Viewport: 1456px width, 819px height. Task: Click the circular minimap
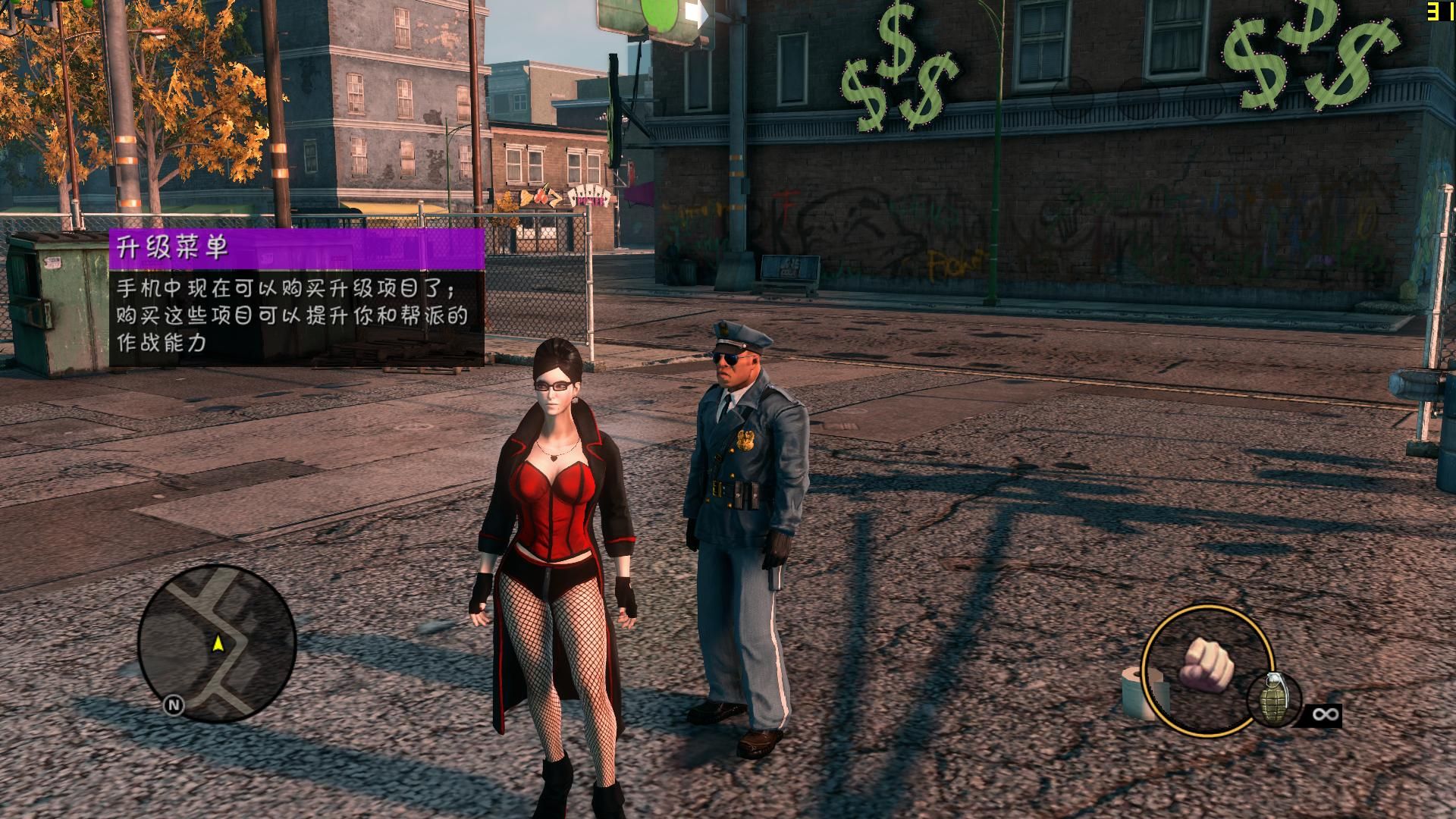point(217,643)
